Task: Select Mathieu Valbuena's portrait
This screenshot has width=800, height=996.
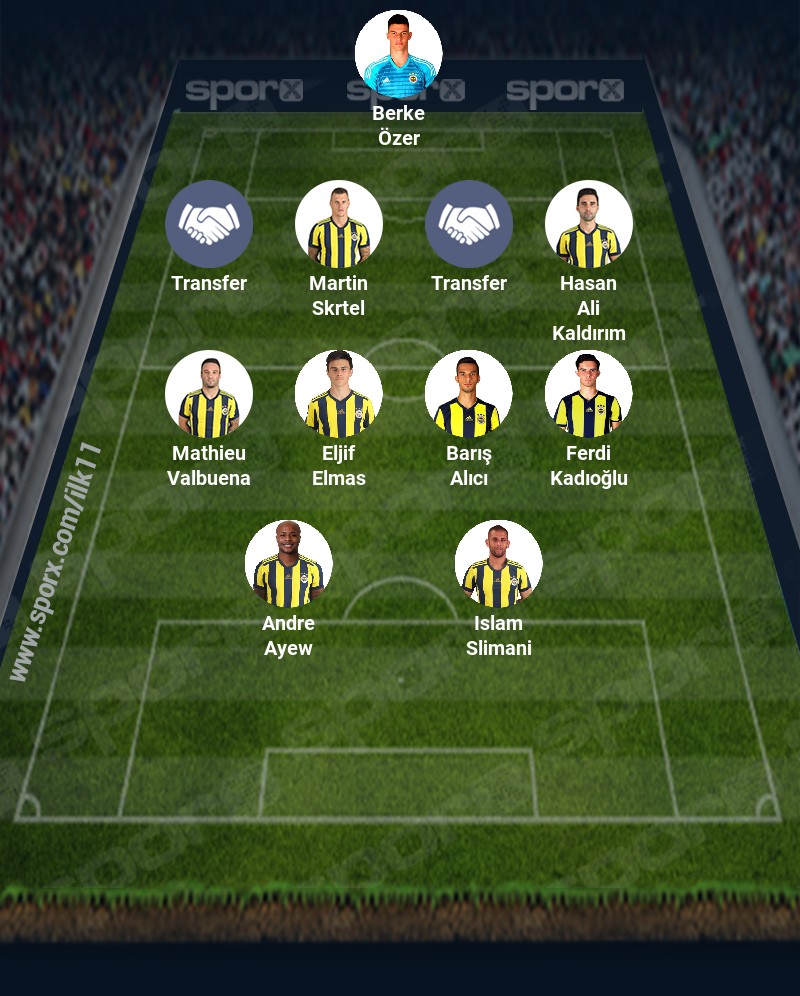Action: [x=208, y=394]
